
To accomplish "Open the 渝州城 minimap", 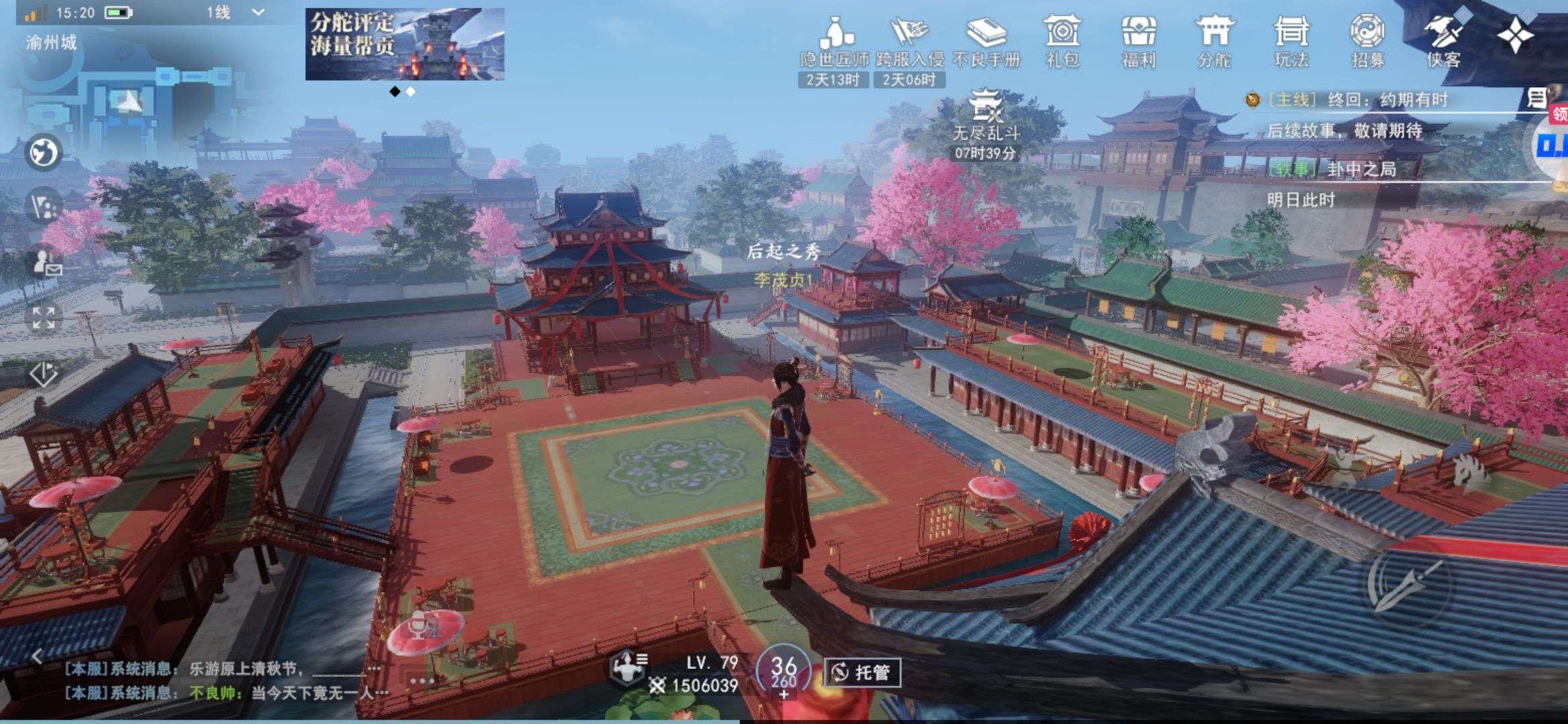I will (127, 101).
